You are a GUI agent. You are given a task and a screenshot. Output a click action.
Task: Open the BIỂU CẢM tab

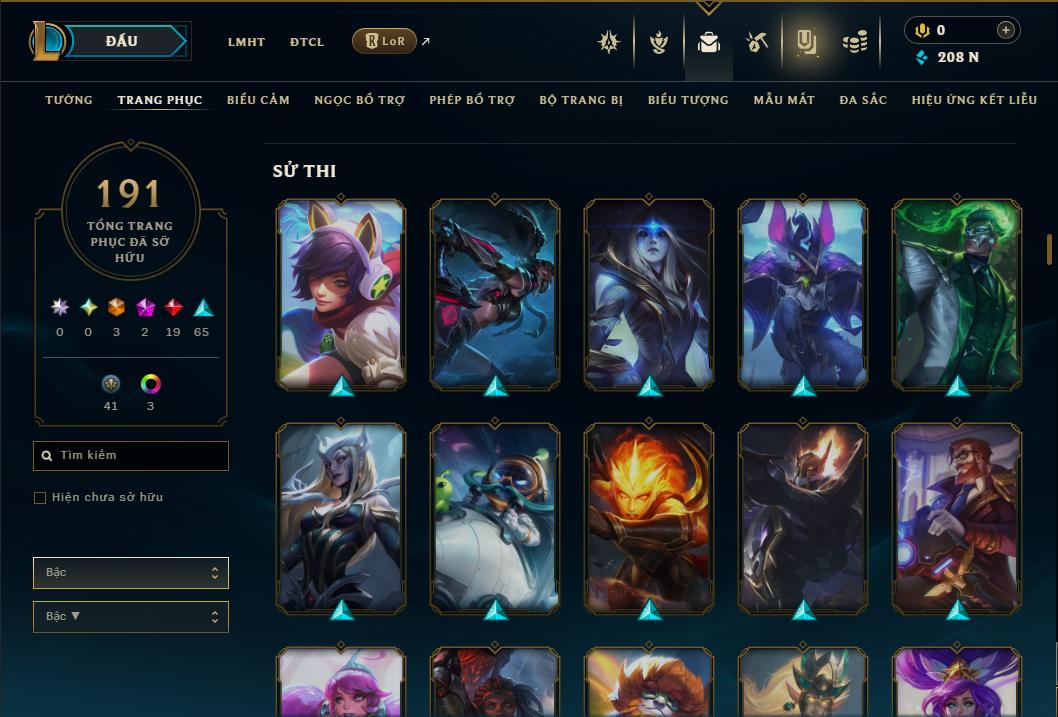tap(258, 100)
